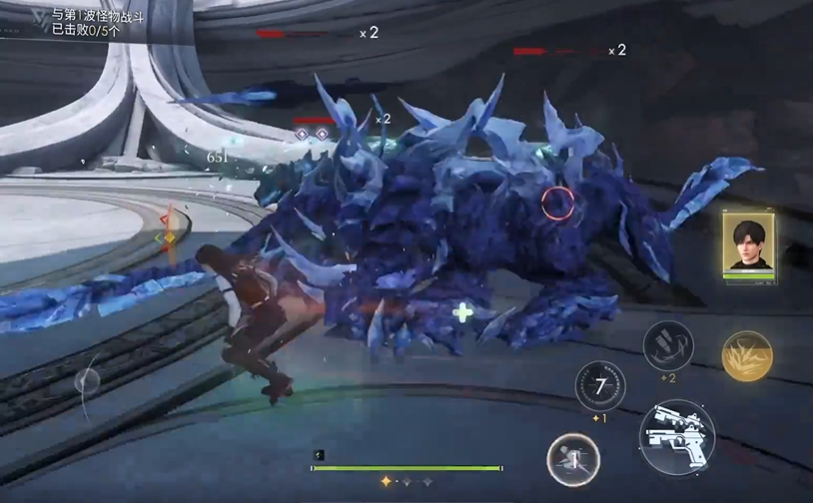Trigger the skill showing number 7
Screen dimensions: 813x503
[600, 386]
